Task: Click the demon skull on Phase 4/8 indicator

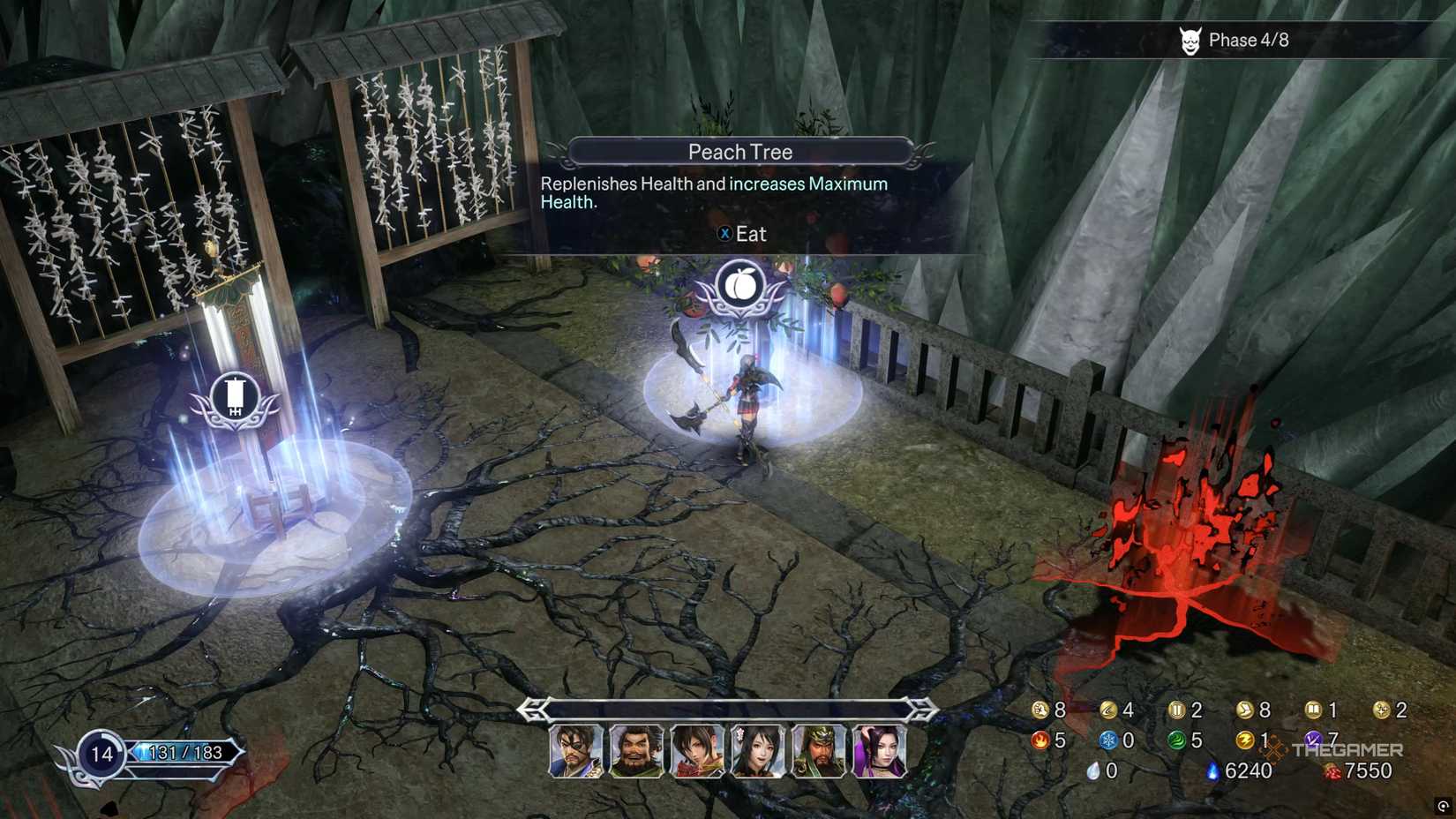Action: [1191, 40]
